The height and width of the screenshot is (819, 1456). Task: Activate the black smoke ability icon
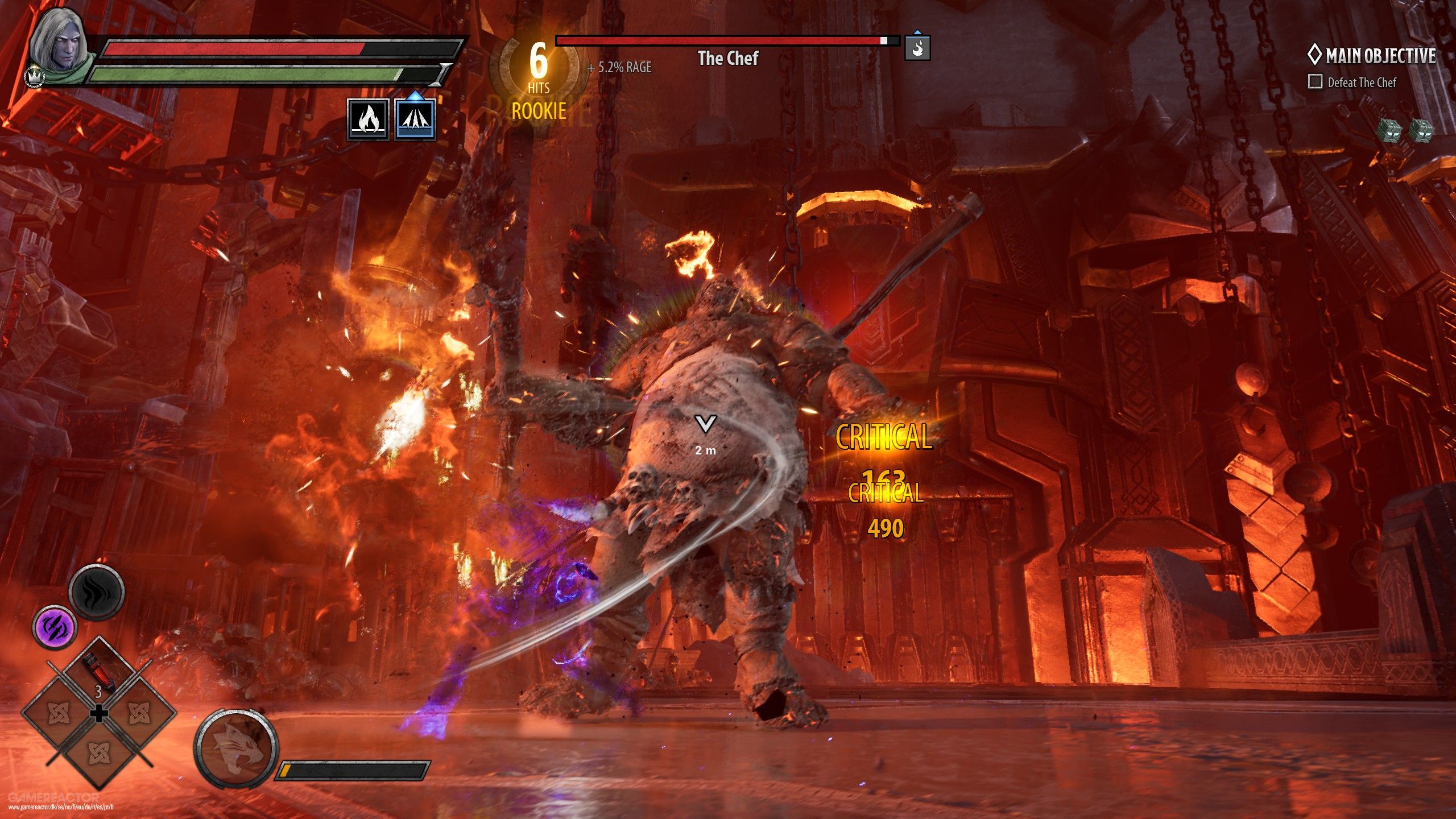tap(97, 593)
